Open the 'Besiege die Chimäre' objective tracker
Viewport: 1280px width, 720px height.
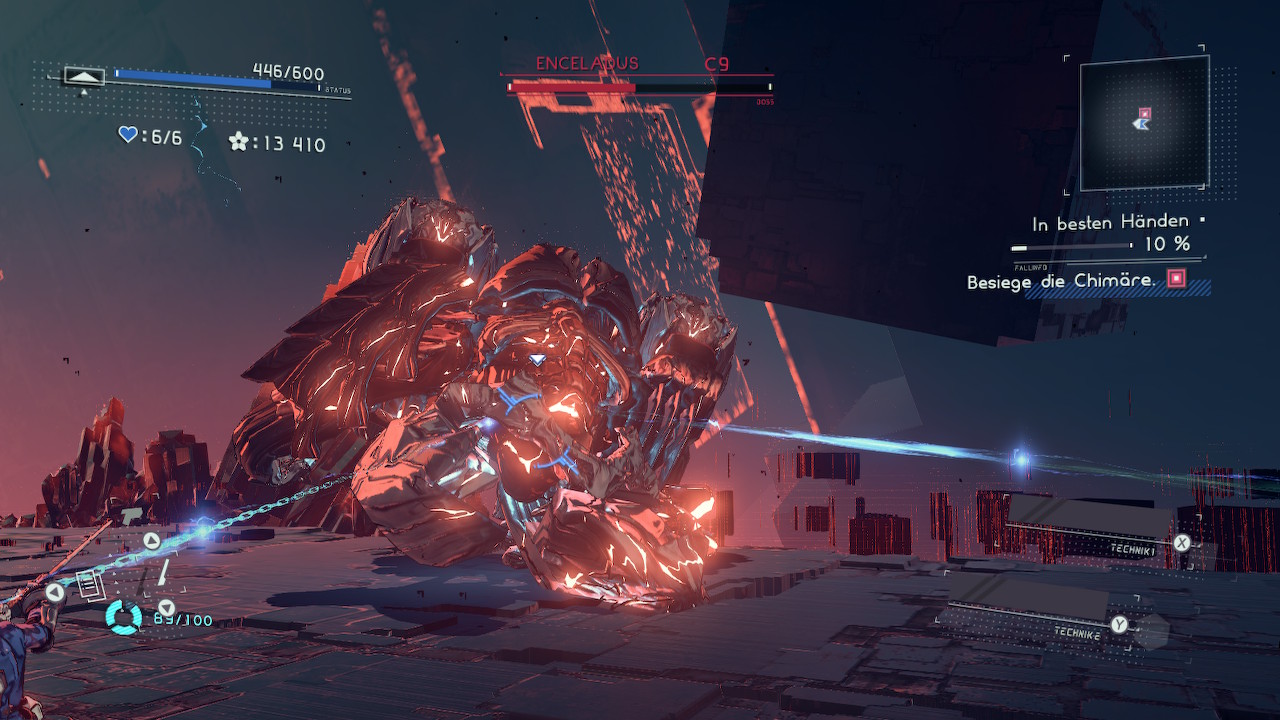coord(1061,281)
